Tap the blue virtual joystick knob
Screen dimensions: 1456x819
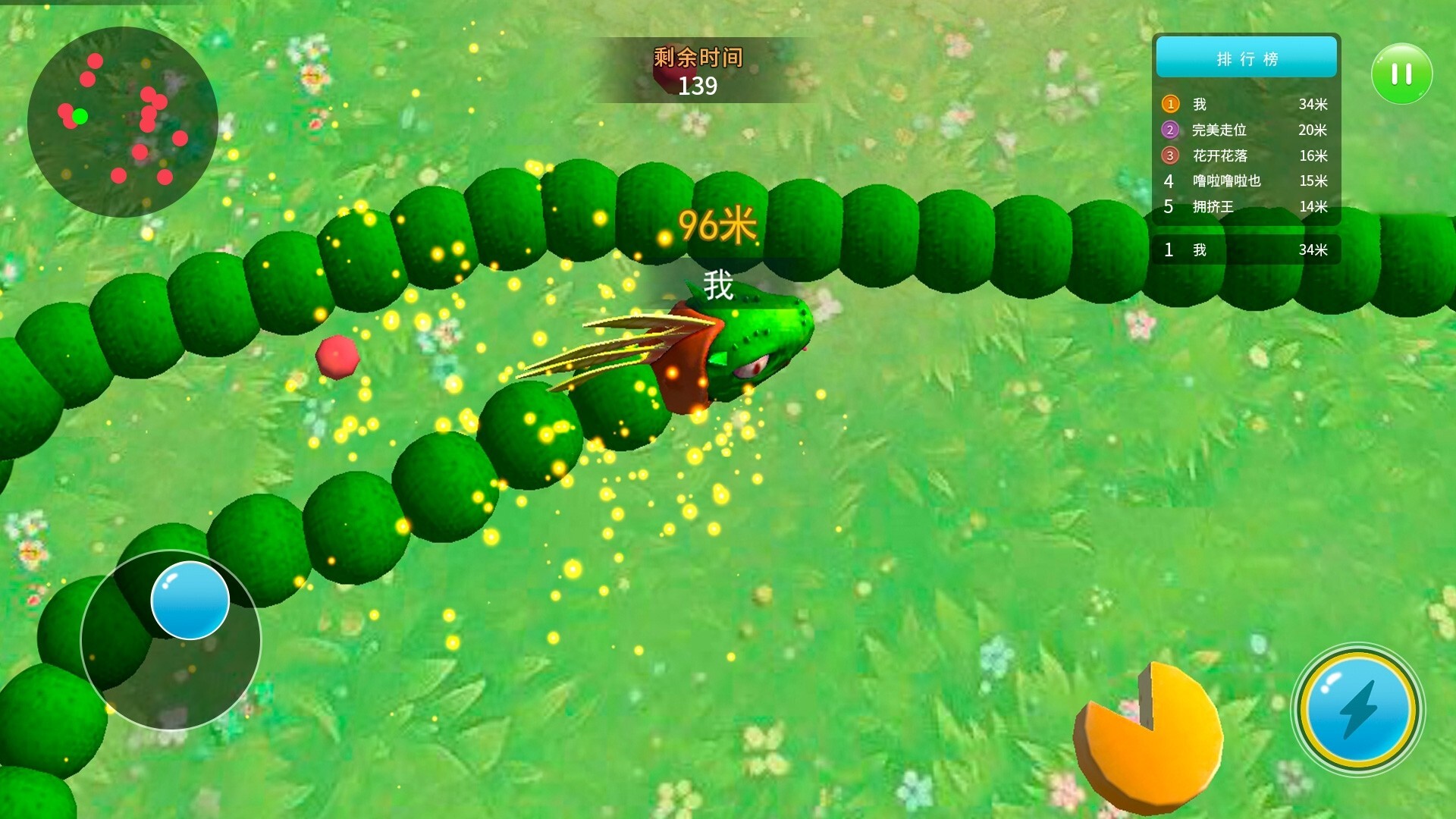[190, 600]
